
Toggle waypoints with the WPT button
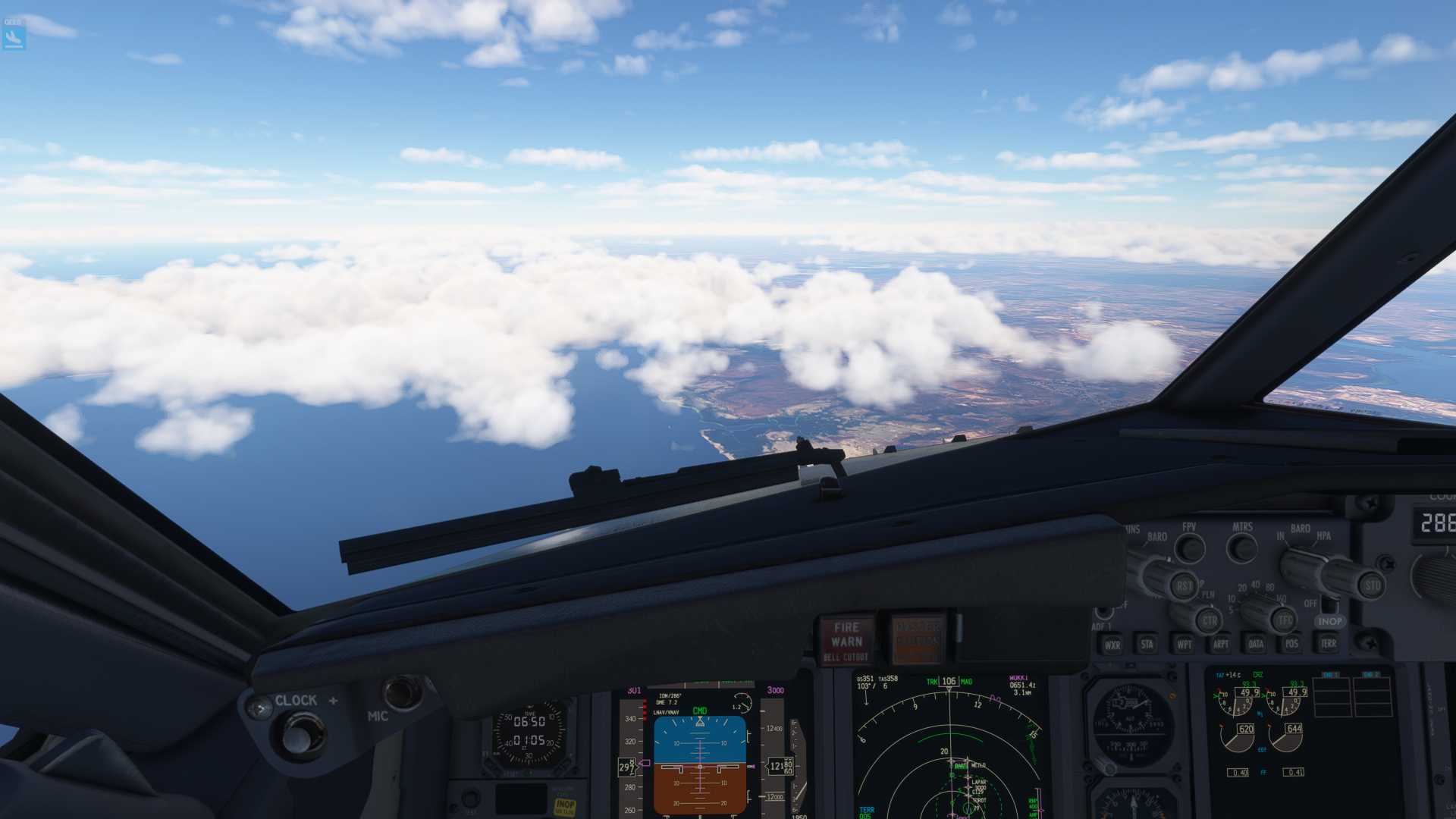(x=1183, y=645)
